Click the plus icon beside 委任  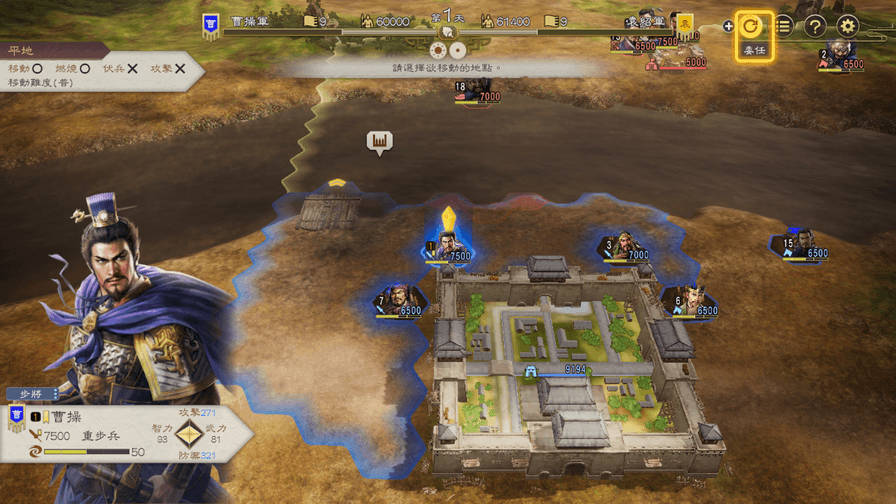tap(728, 26)
